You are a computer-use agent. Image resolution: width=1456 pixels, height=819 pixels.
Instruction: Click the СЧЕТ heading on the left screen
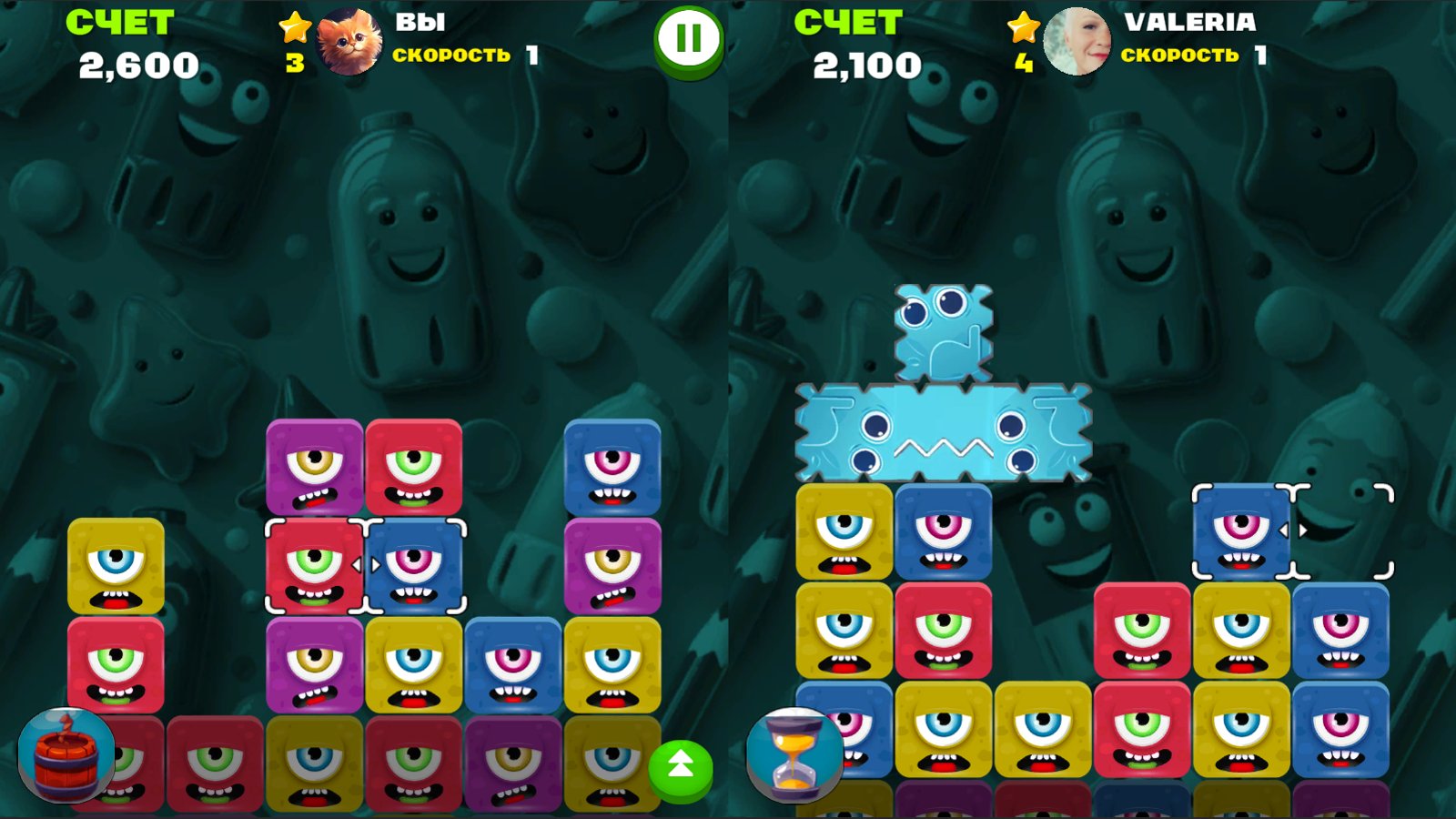coord(120,20)
